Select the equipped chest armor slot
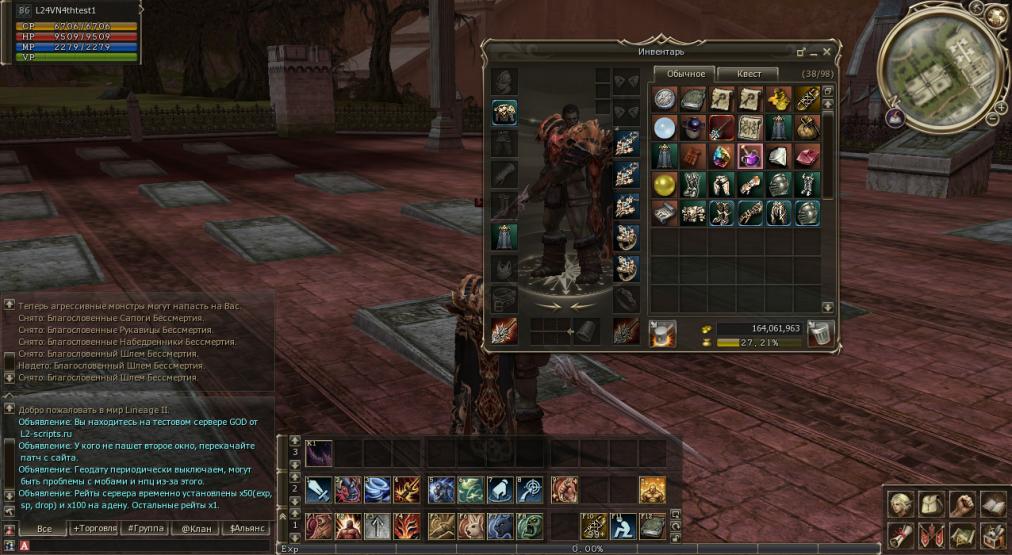 504,112
